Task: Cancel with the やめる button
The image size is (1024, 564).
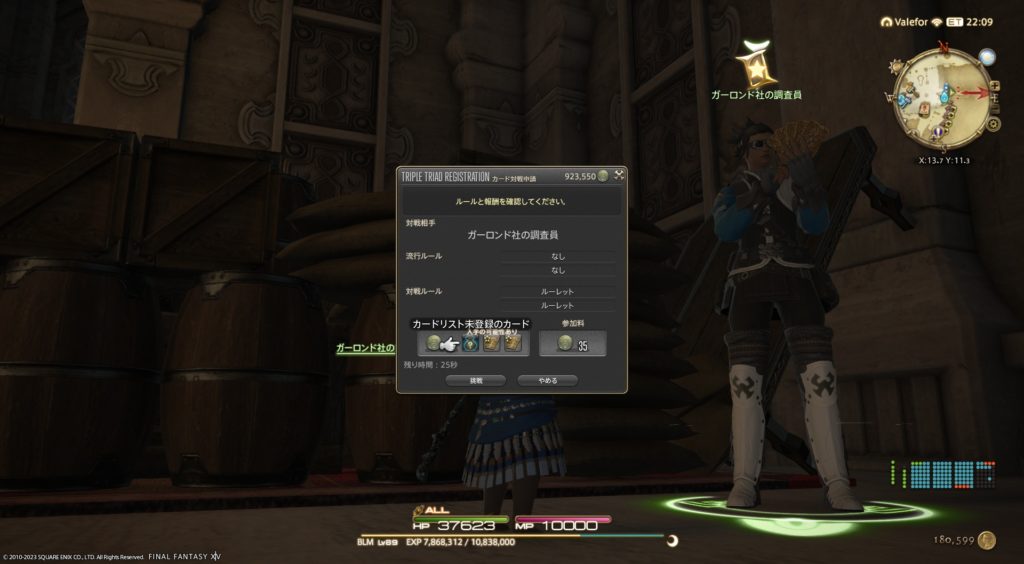Action: coord(548,381)
